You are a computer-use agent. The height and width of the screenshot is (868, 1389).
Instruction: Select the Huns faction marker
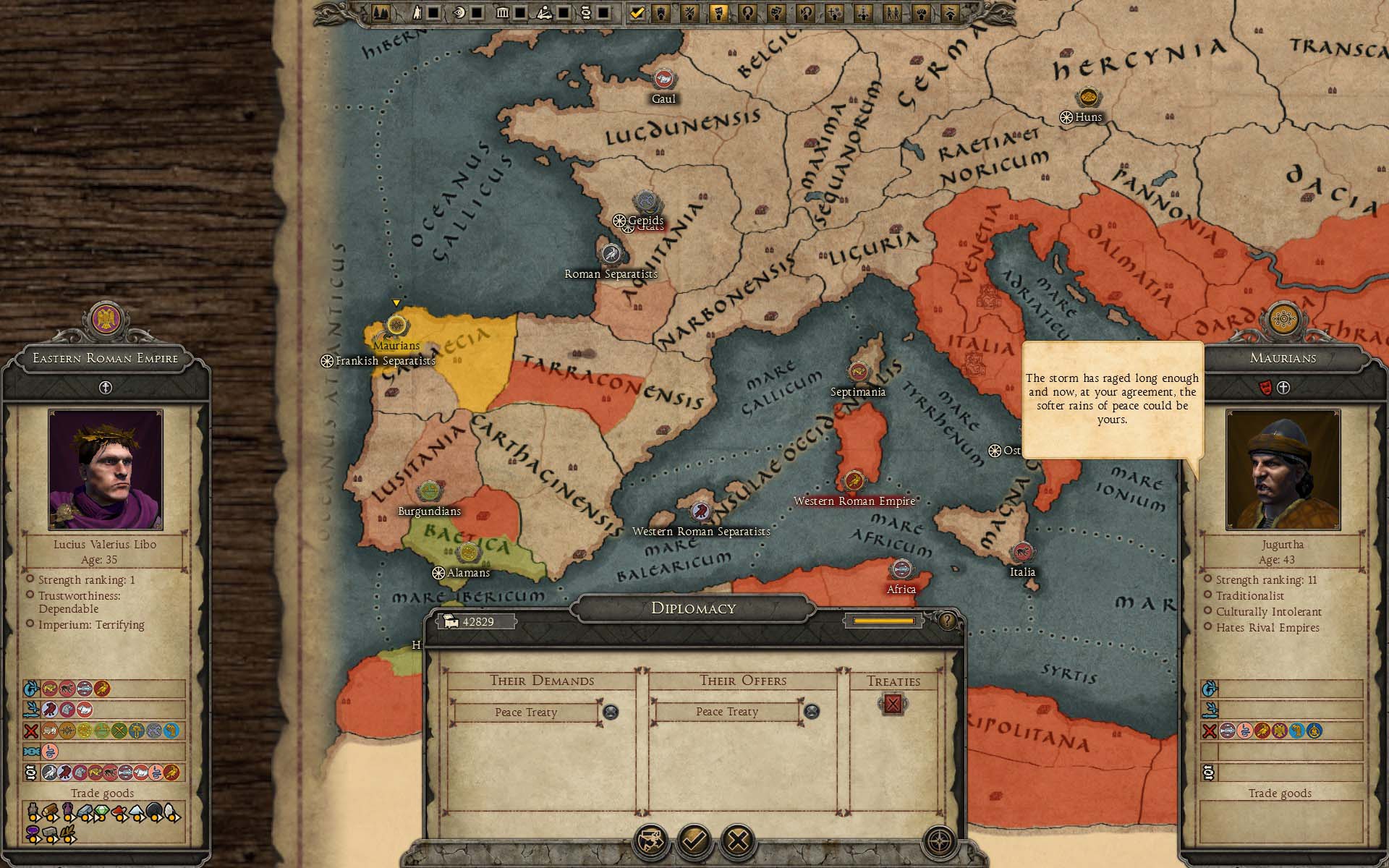click(x=1087, y=98)
